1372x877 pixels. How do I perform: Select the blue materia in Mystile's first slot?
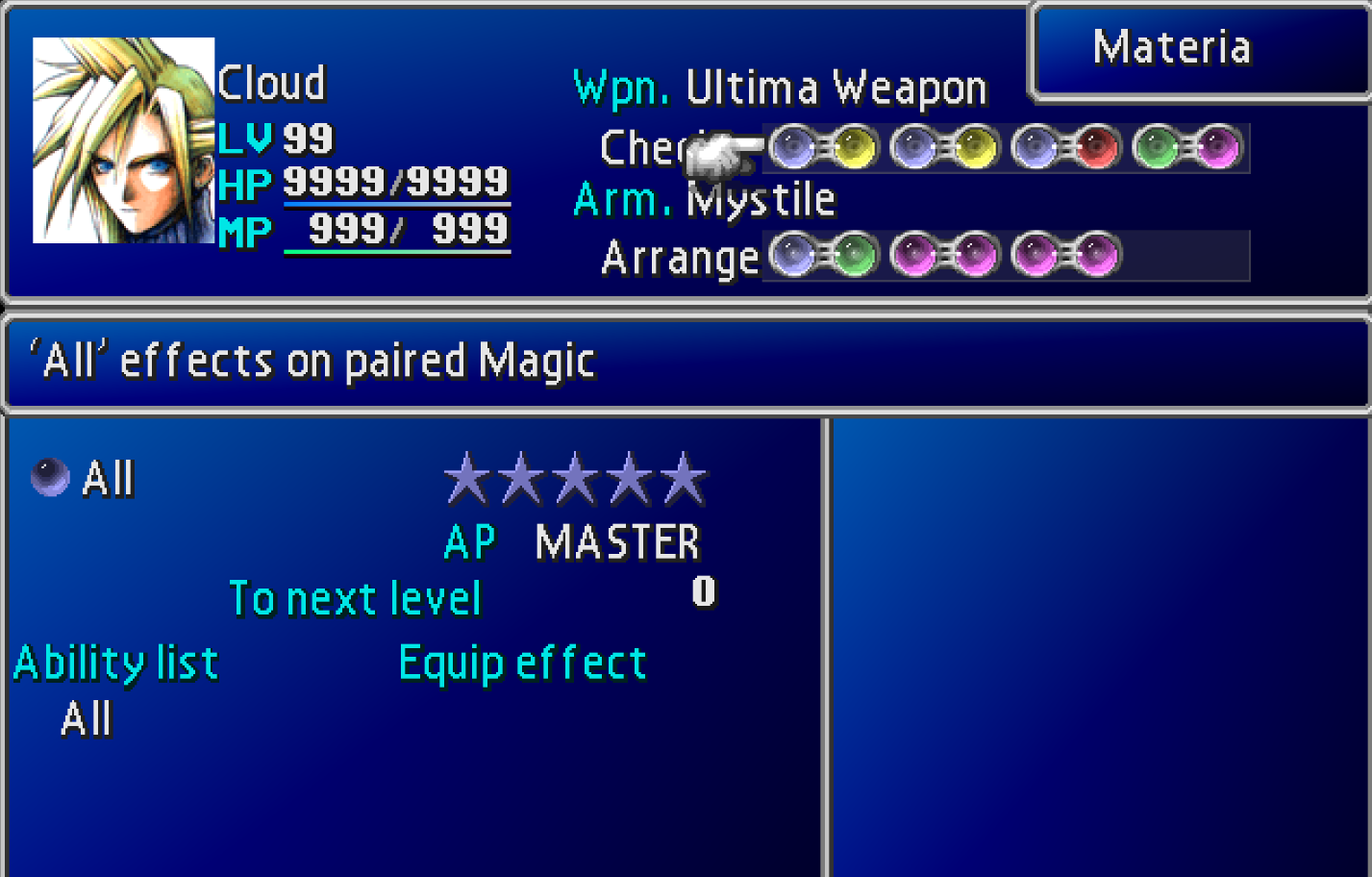tap(791, 255)
